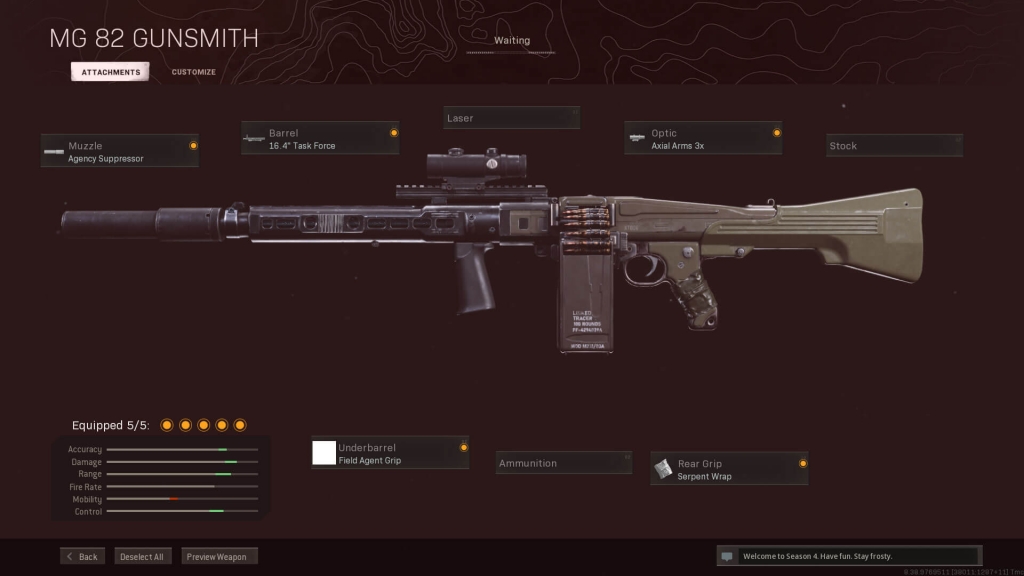Viewport: 1024px width, 576px height.
Task: Choose the empty Ammunition slot
Action: pyautogui.click(x=564, y=463)
